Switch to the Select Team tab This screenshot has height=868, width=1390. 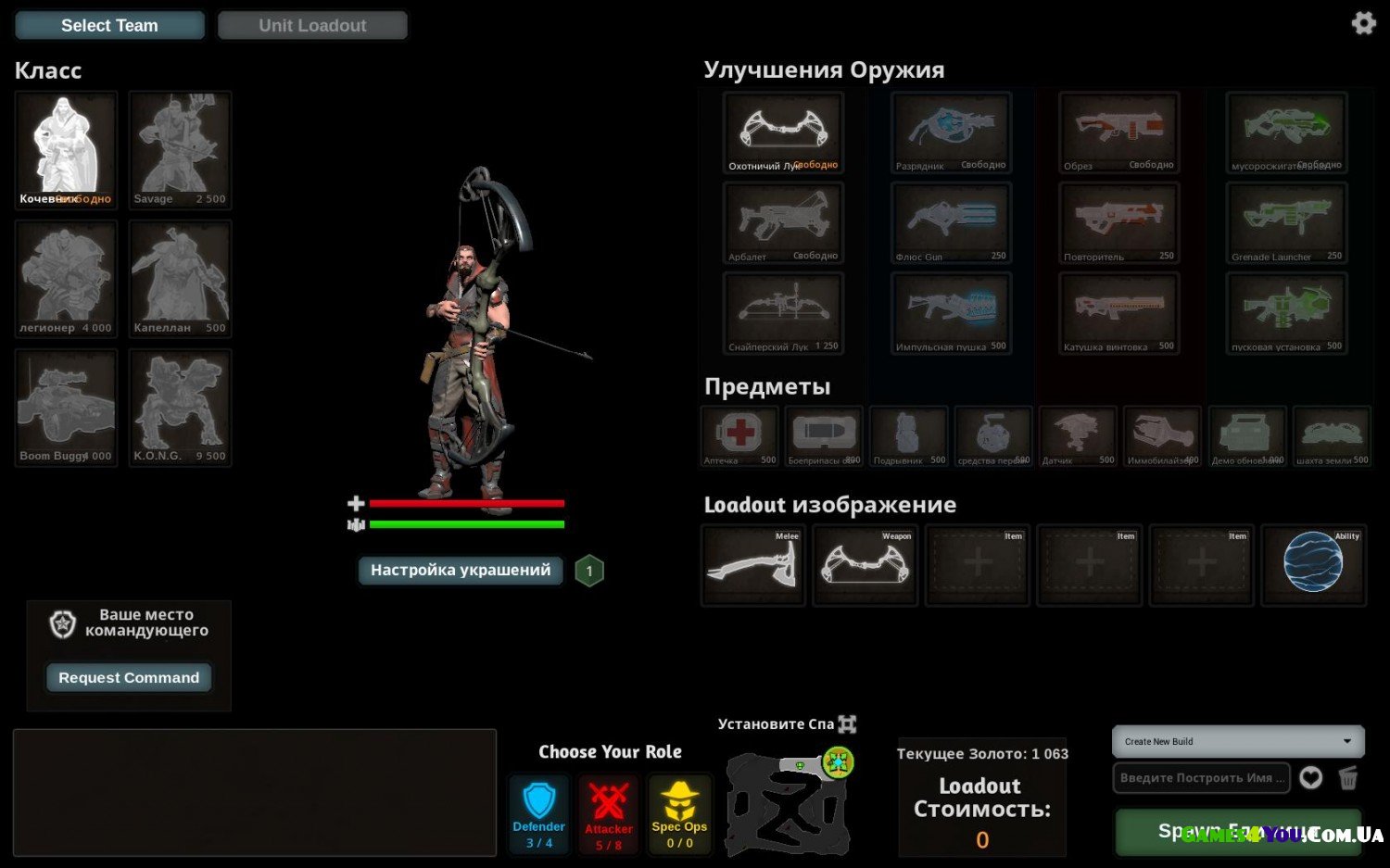click(x=109, y=26)
